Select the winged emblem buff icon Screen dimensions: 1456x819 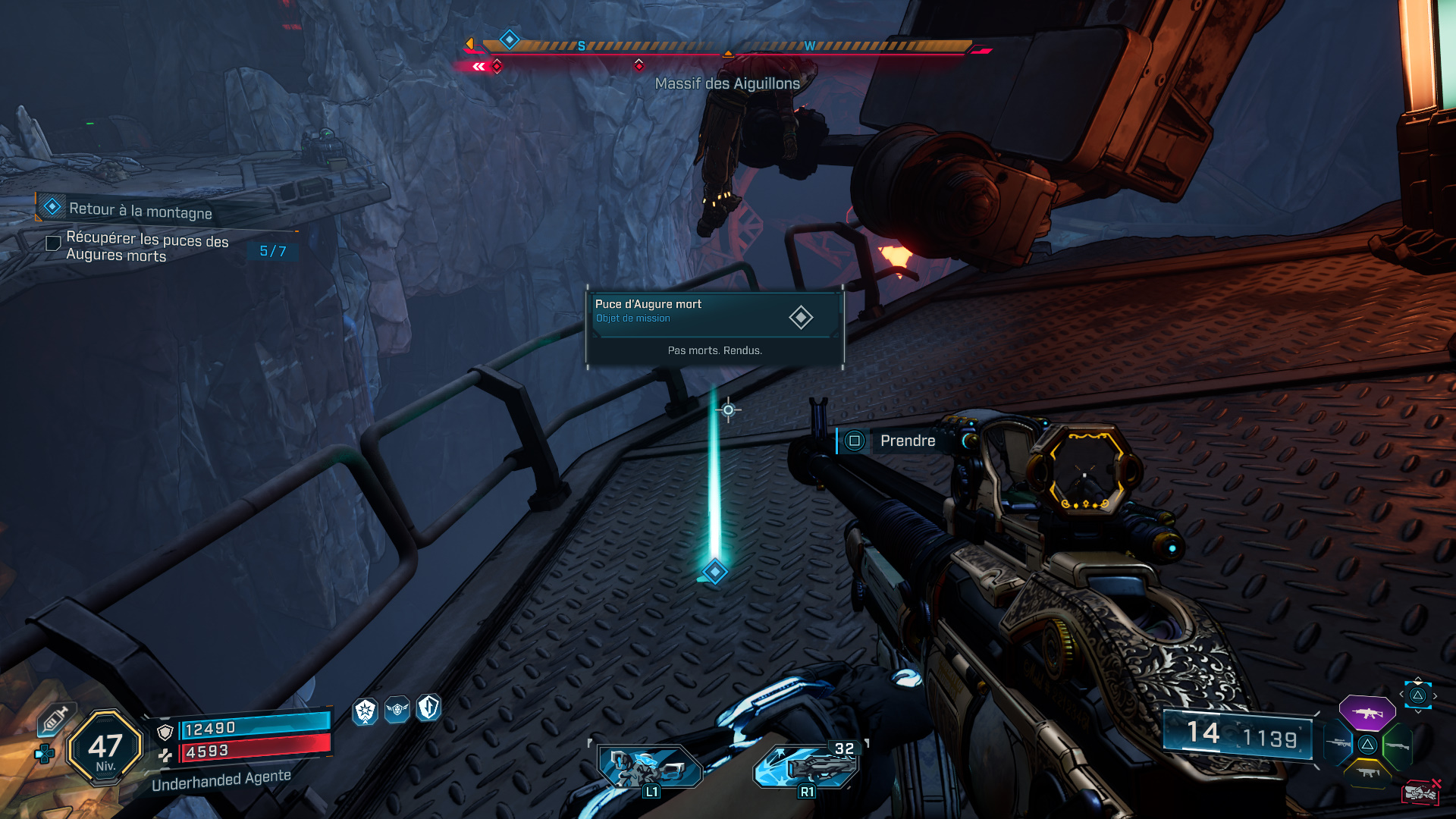(x=397, y=710)
